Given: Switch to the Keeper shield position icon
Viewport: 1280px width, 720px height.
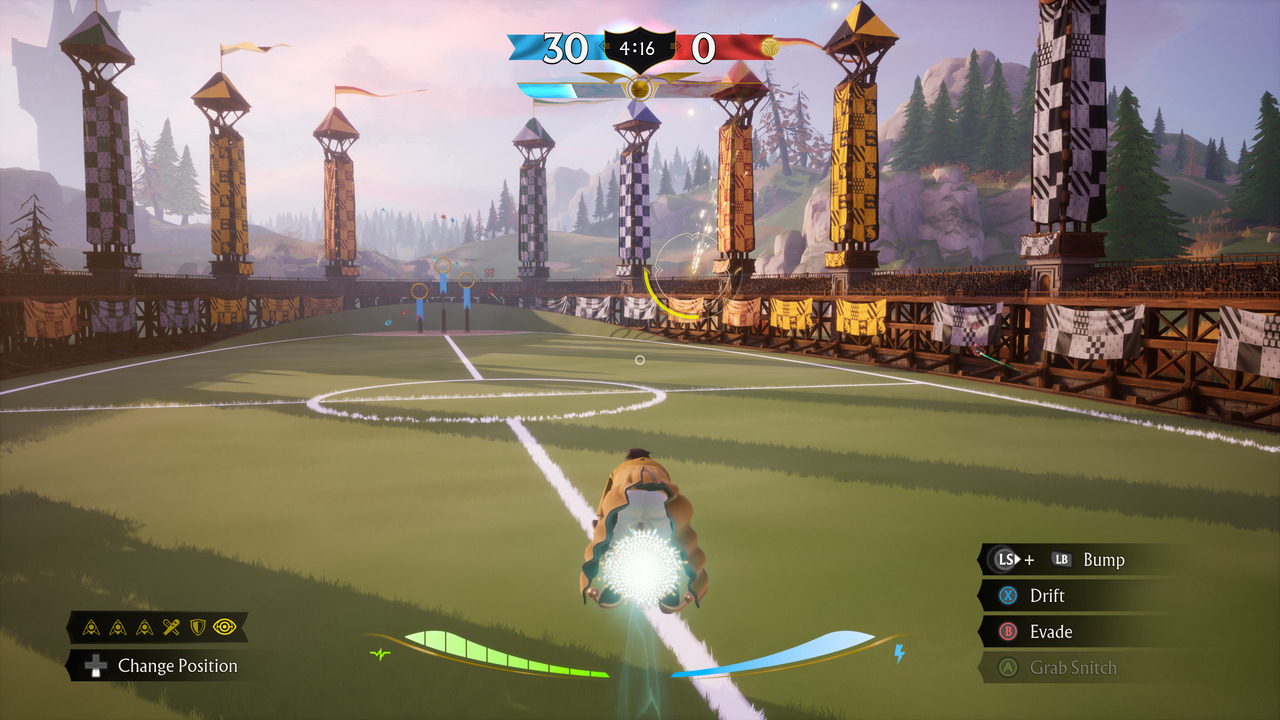Looking at the screenshot, I should click(x=198, y=627).
